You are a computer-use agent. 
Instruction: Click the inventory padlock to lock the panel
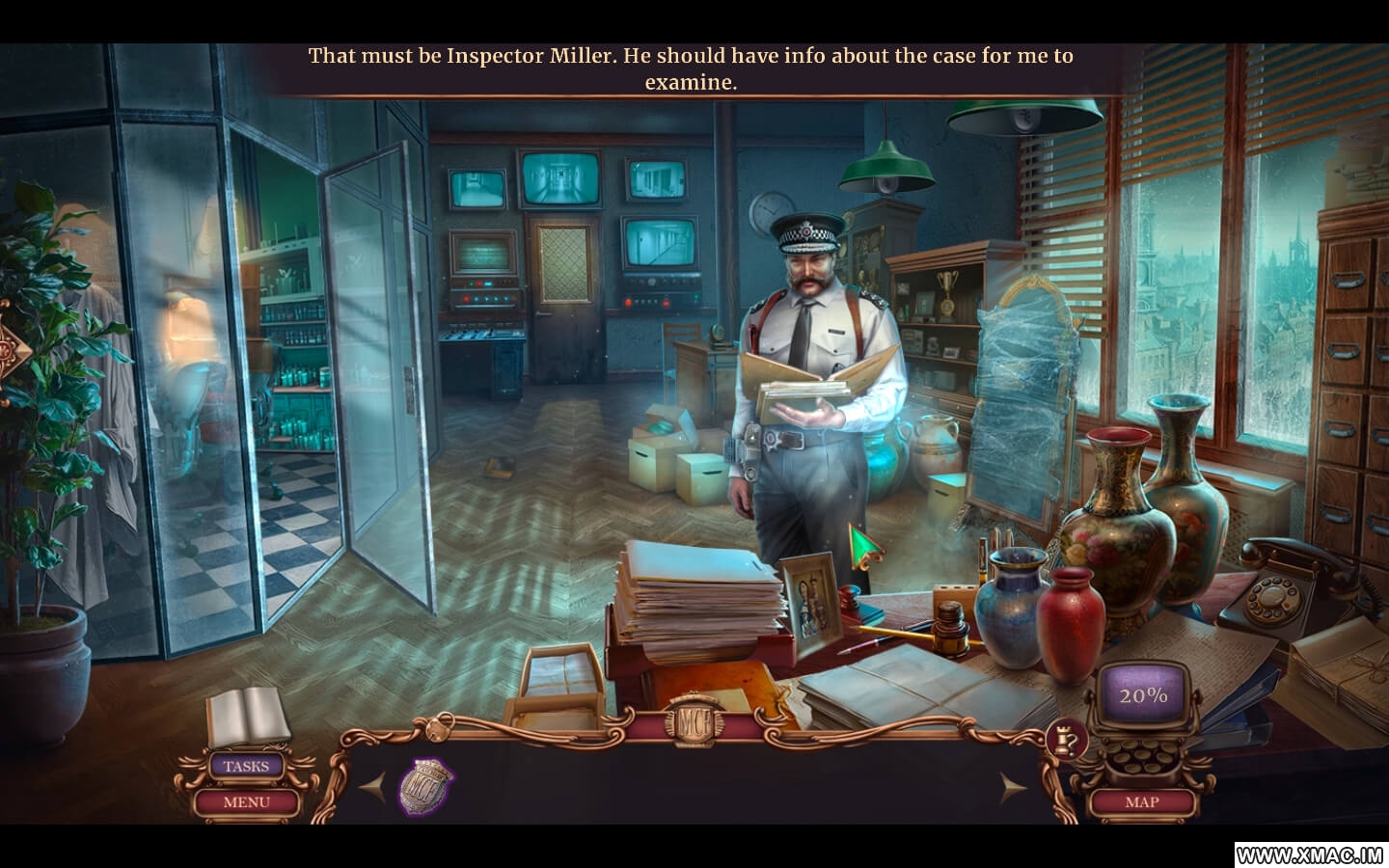441,722
